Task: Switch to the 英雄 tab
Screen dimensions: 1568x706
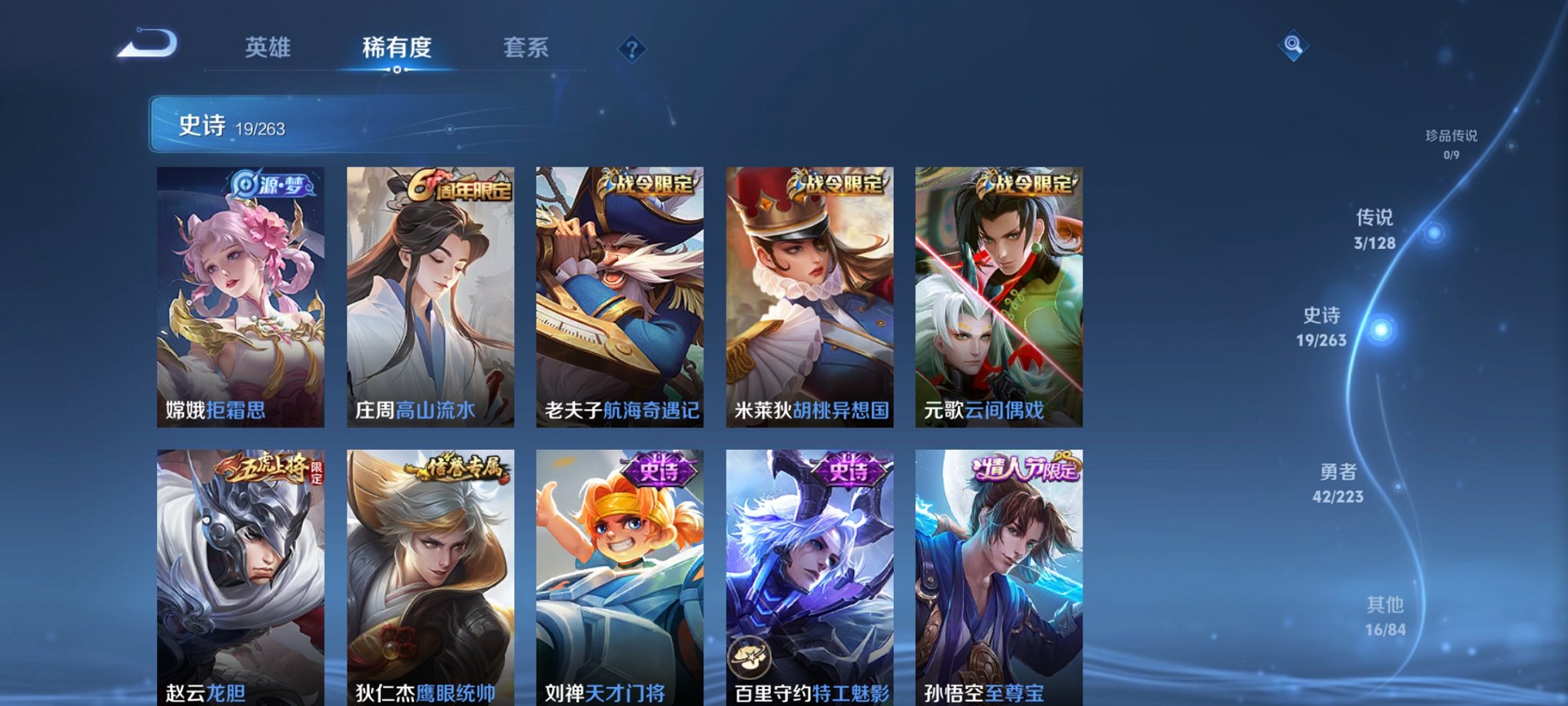Action: (x=269, y=48)
